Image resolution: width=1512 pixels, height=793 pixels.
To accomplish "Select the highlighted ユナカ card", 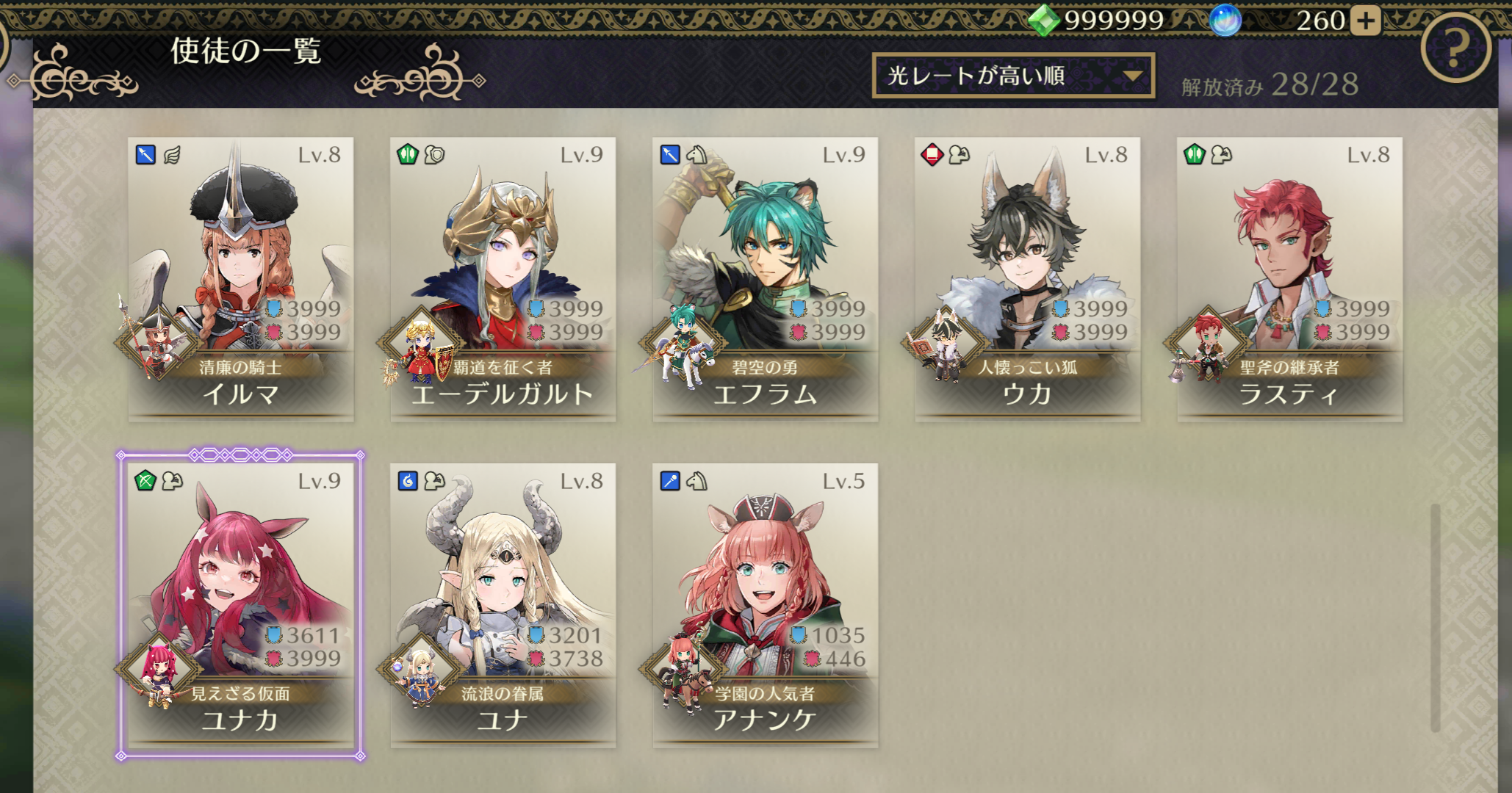I will click(241, 605).
